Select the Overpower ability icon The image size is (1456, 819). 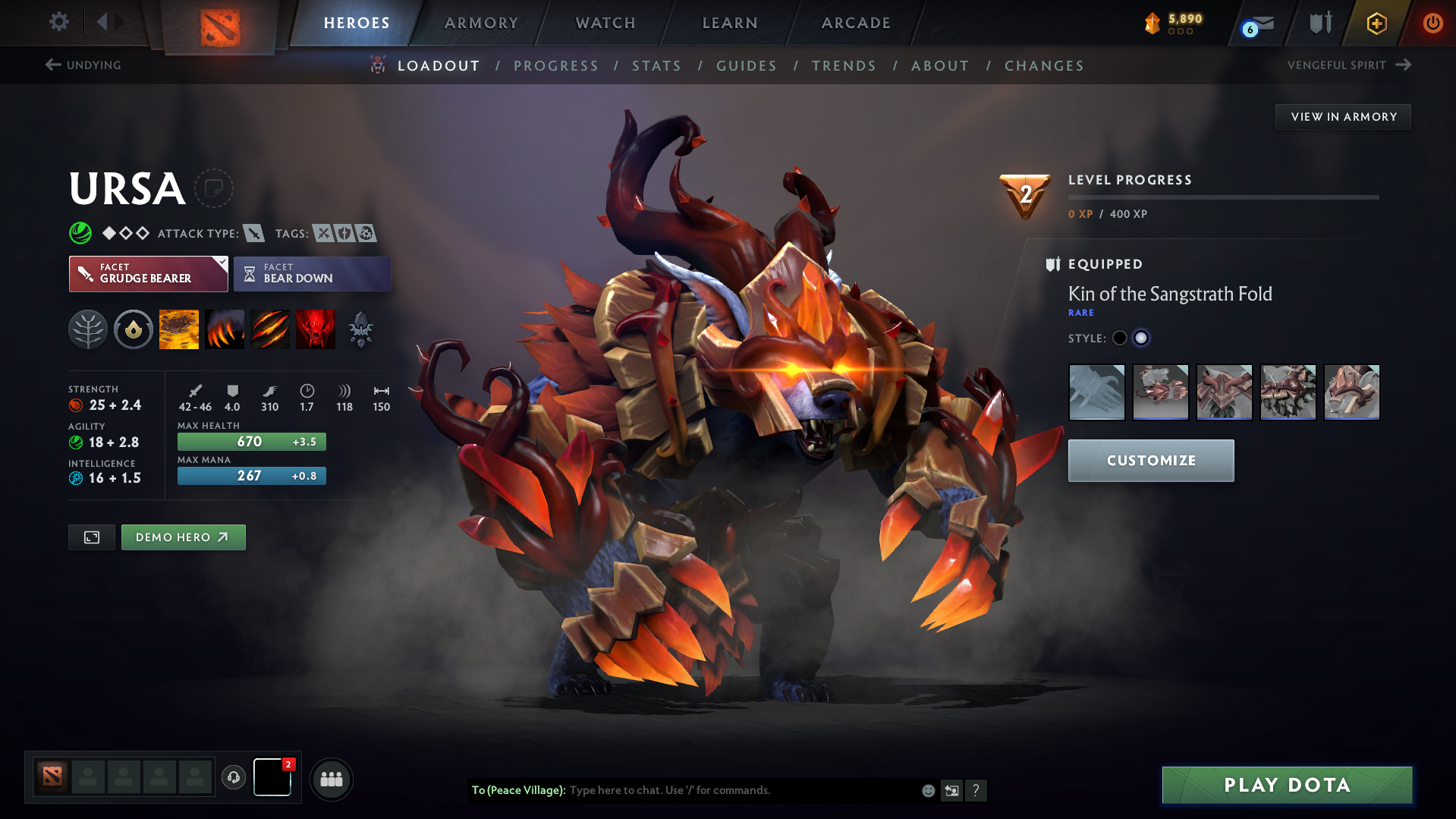225,329
